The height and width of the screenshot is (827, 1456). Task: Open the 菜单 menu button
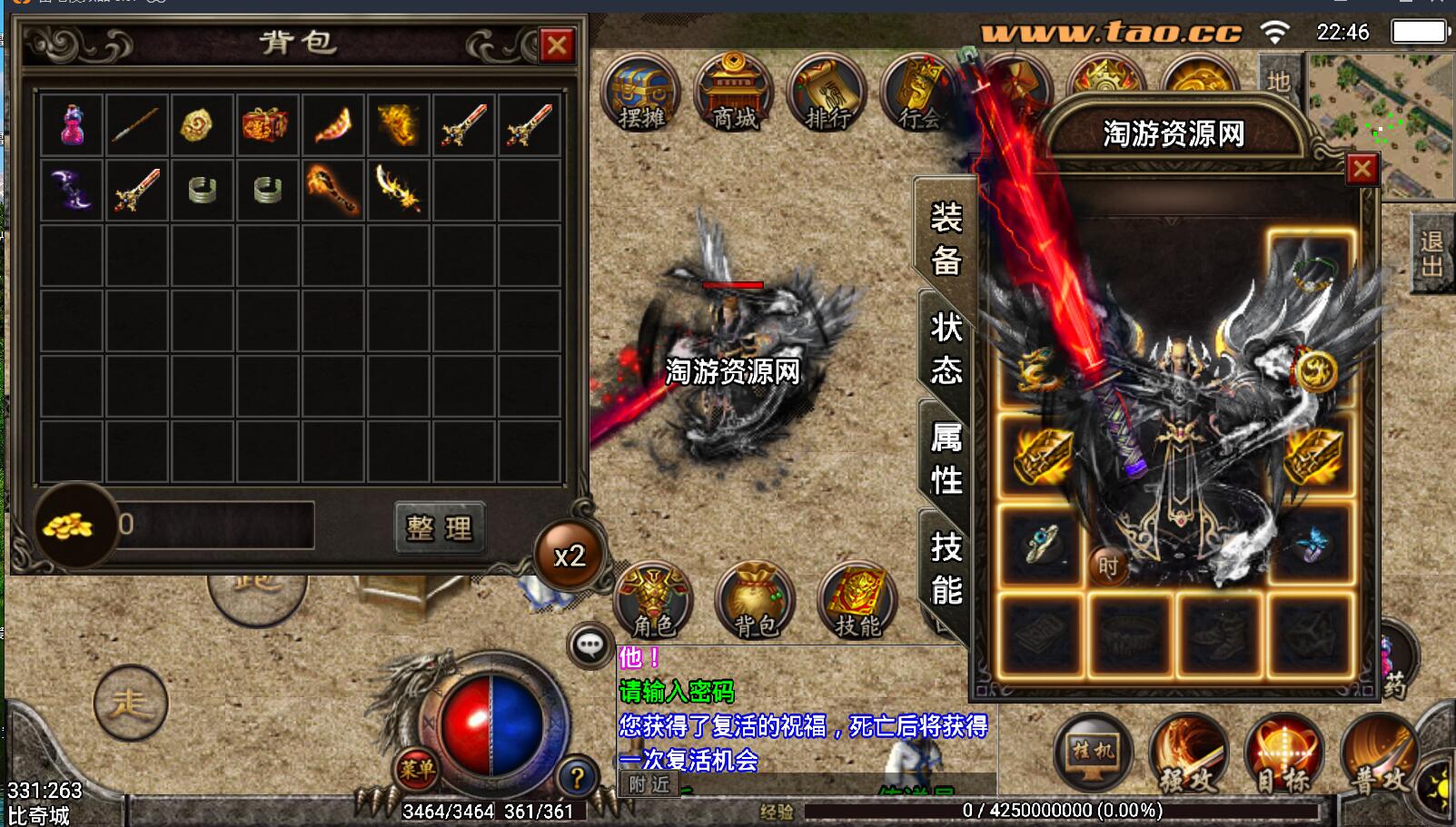[x=417, y=770]
